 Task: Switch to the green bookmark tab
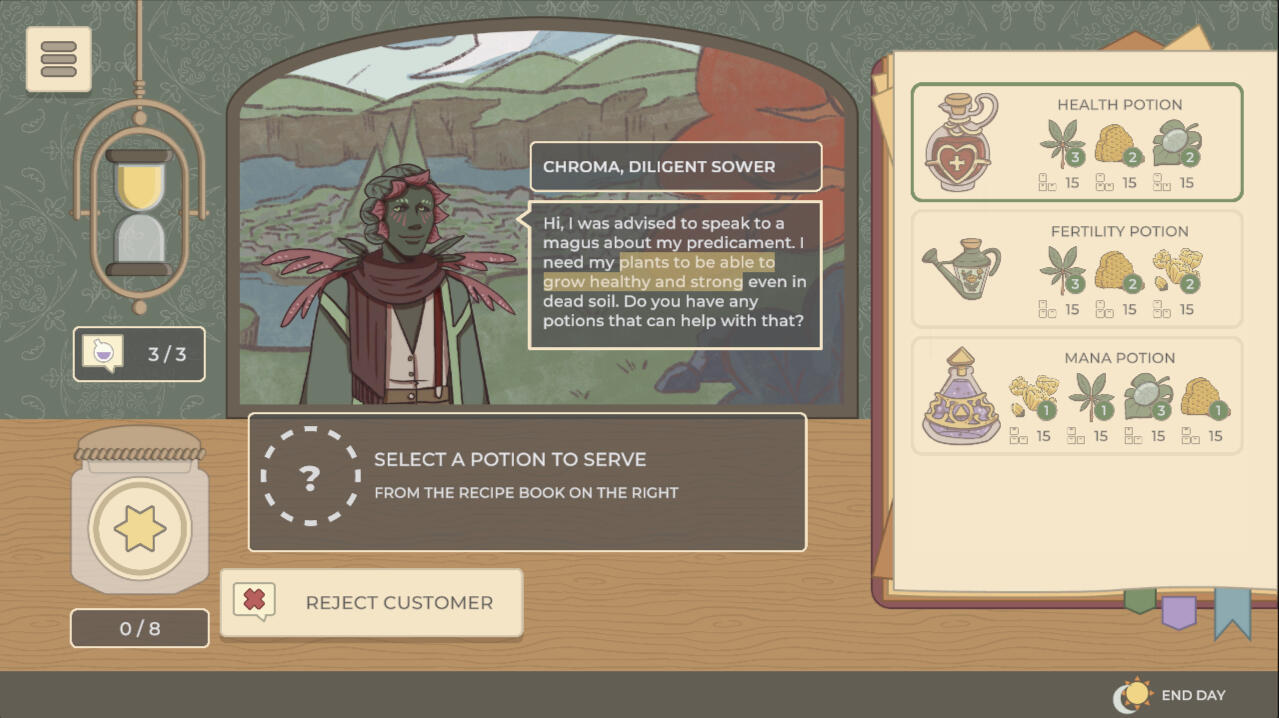click(1140, 600)
